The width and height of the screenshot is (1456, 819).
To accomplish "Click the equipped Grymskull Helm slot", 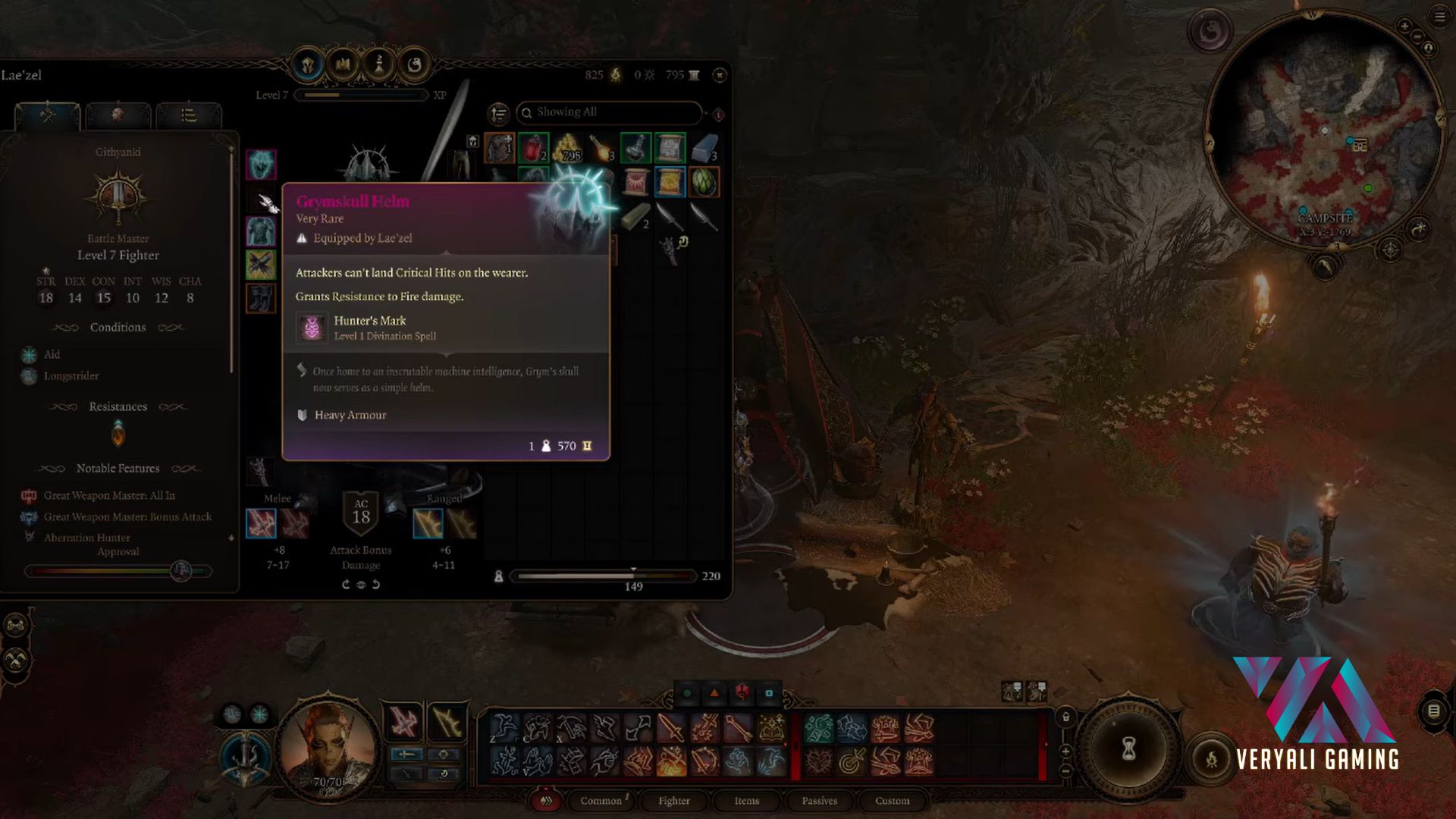I will click(261, 165).
